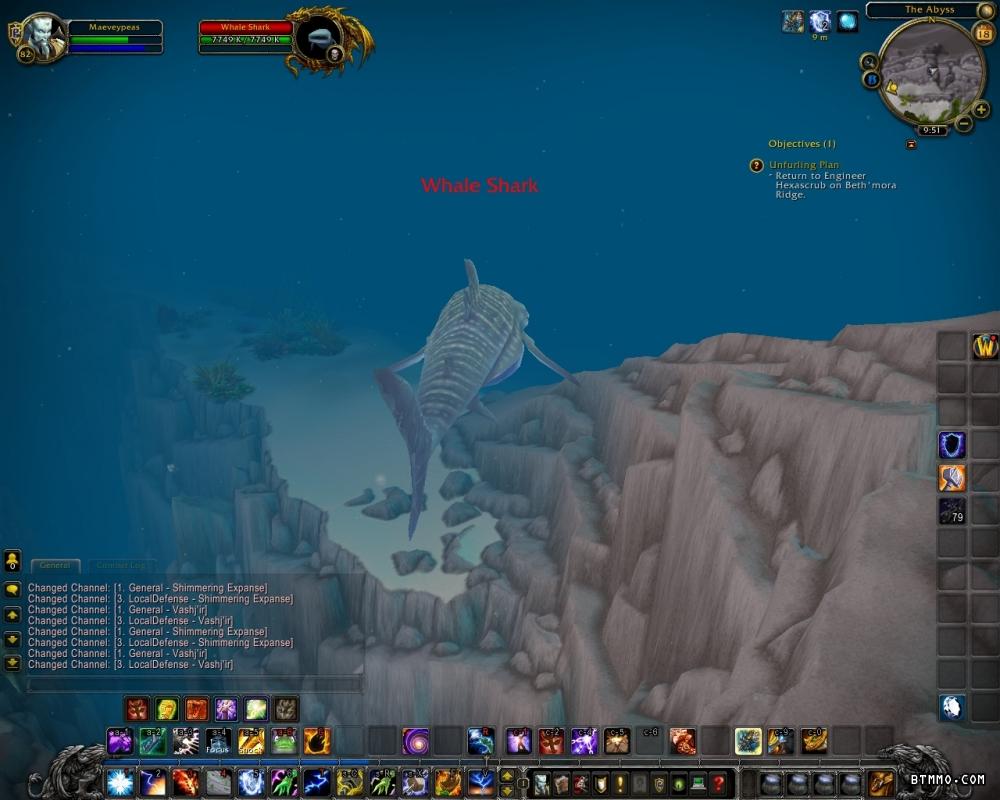
Task: Click the chat message input box
Action: point(195,685)
